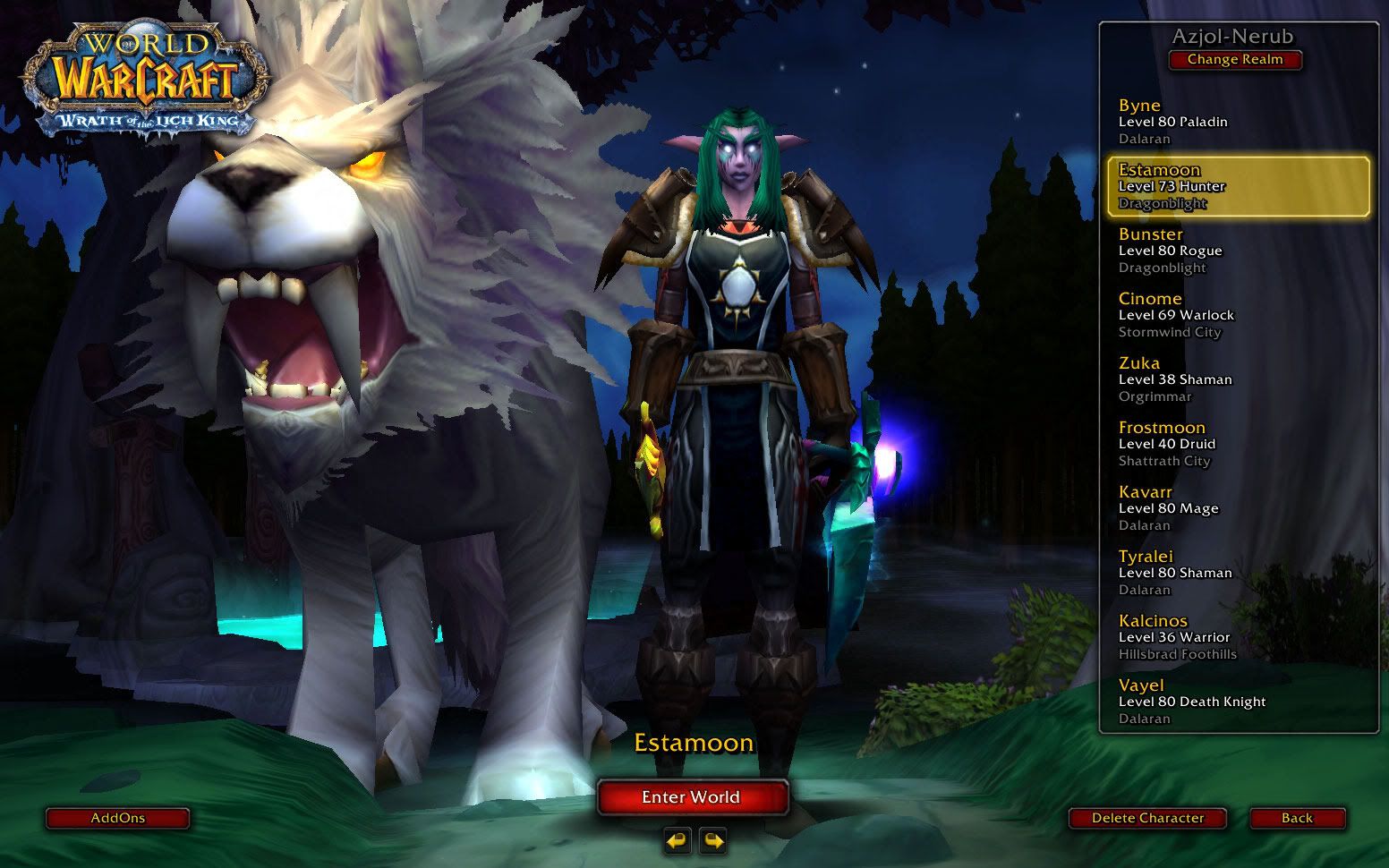1389x868 pixels.
Task: Open the Change Realm list
Action: coord(1234,60)
